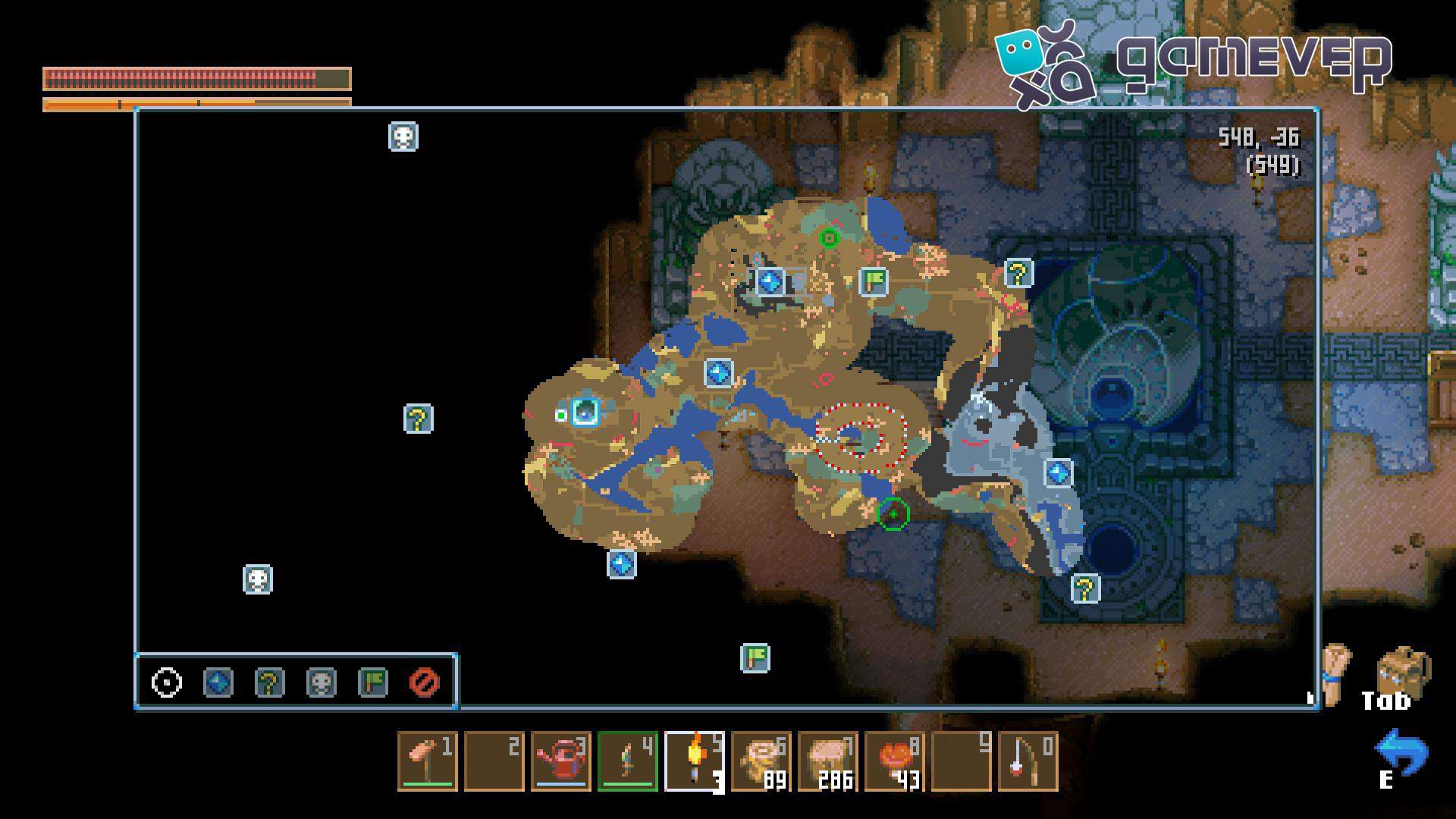Screen dimensions: 1456x819
Task: Select the torch in hotbar slot 5
Action: tap(695, 761)
